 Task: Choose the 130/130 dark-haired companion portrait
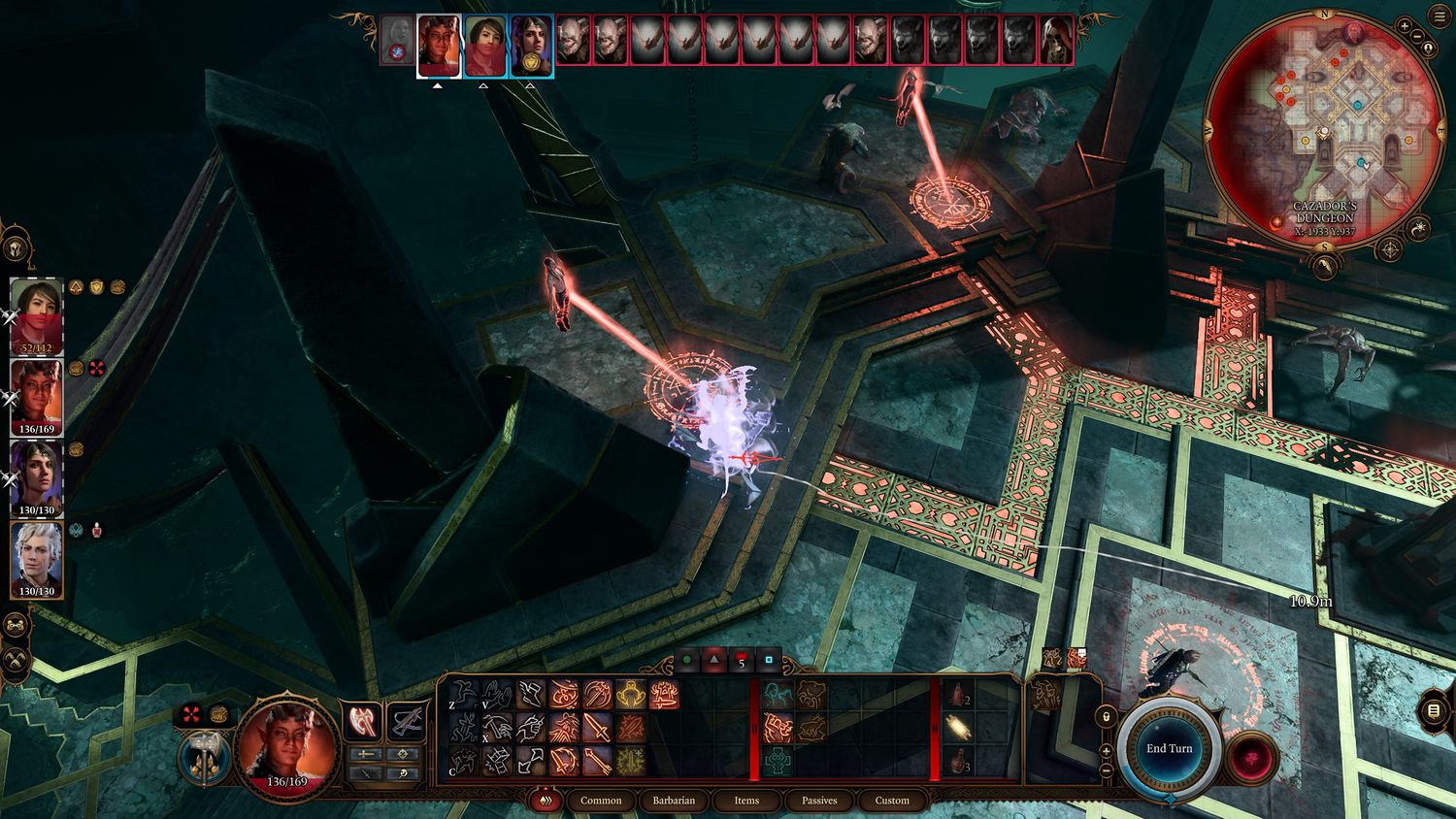[37, 477]
